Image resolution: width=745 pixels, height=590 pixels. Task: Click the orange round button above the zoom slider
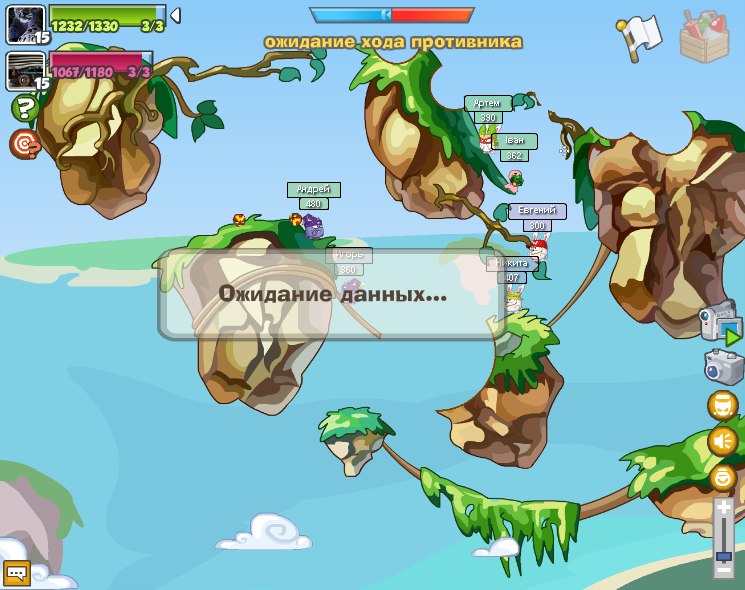coord(722,476)
